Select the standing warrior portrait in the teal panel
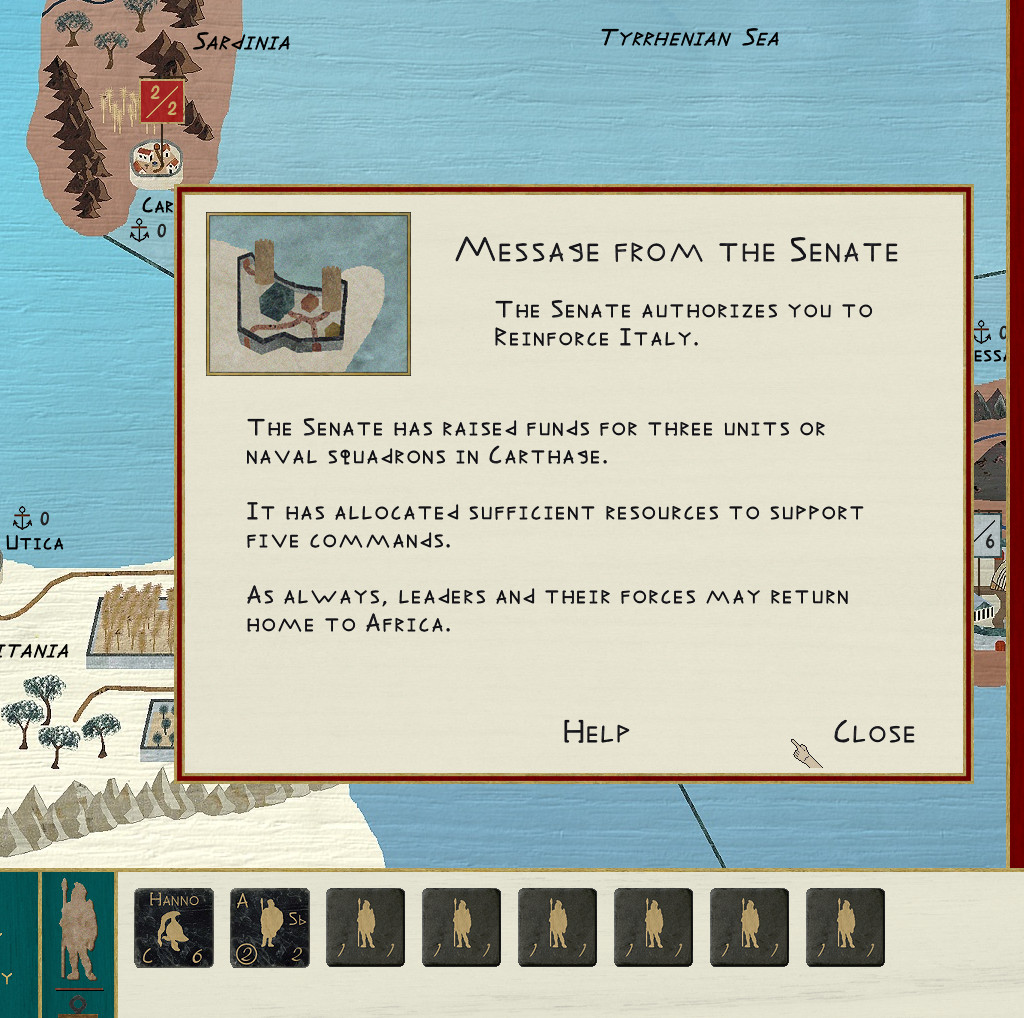 tap(78, 931)
